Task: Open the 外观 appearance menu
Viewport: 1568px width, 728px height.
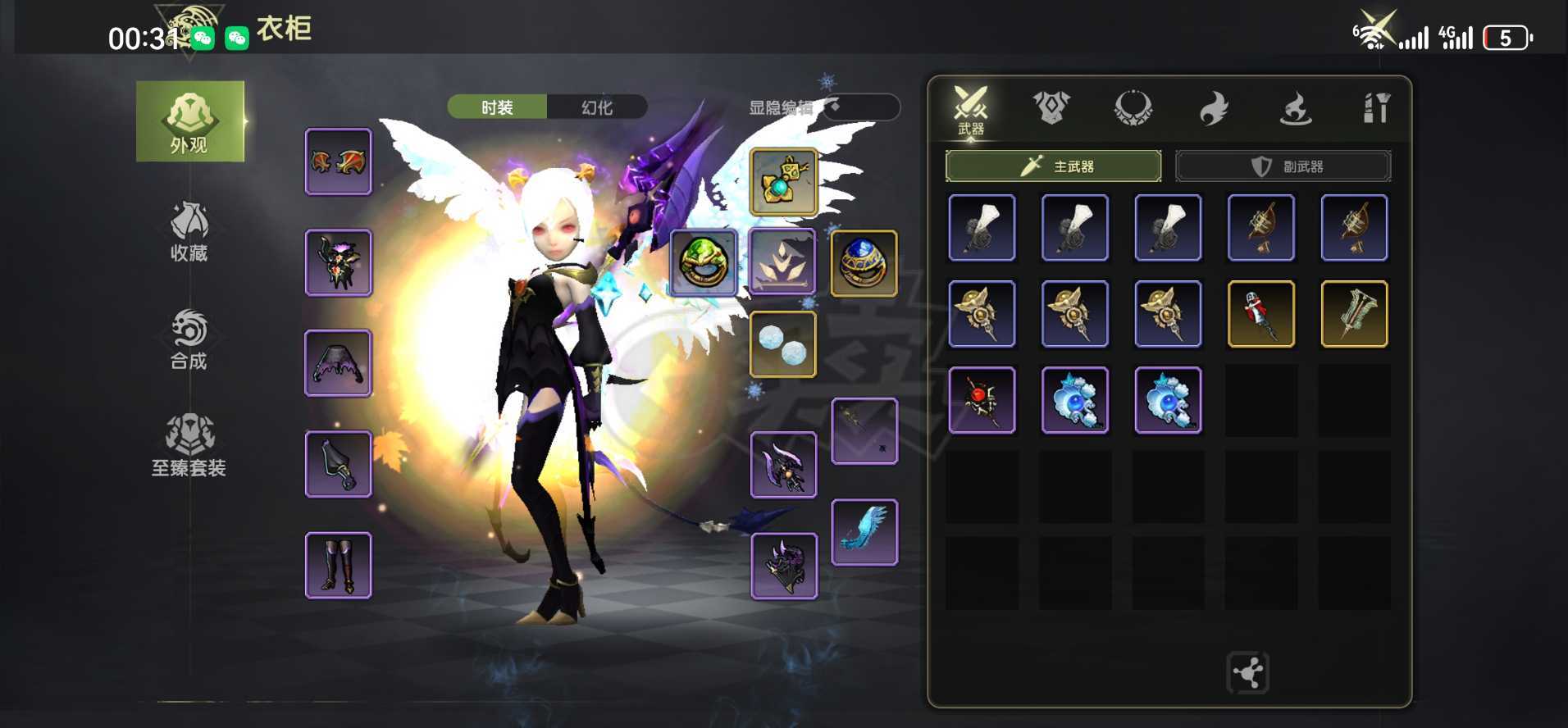Action: 189,121
